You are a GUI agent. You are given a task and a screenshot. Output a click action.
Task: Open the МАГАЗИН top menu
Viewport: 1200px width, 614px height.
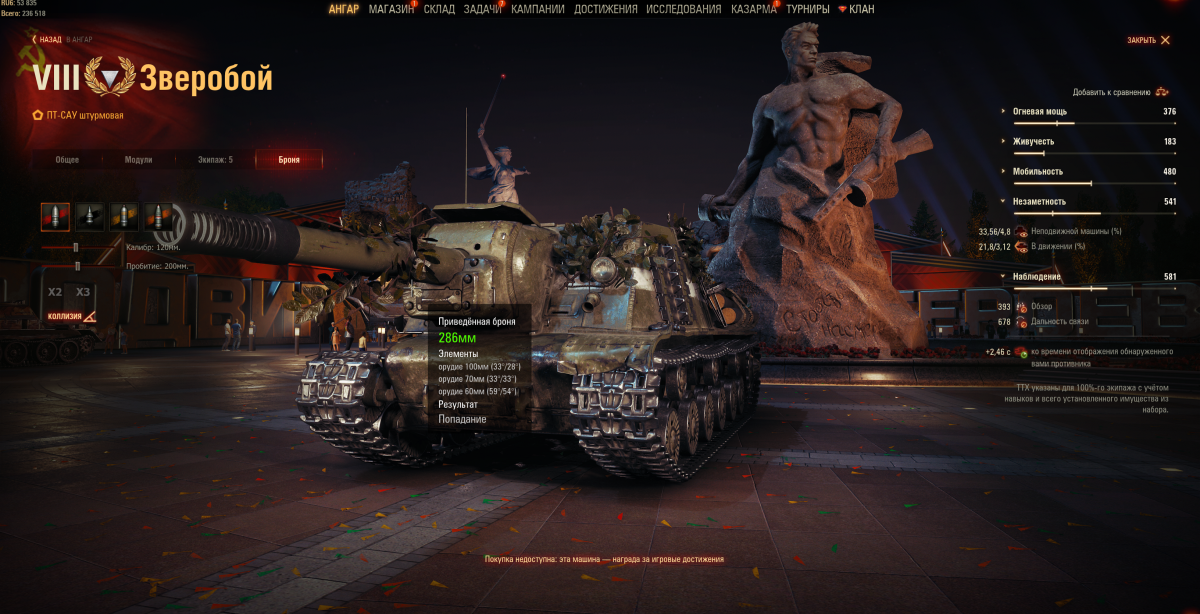(391, 9)
